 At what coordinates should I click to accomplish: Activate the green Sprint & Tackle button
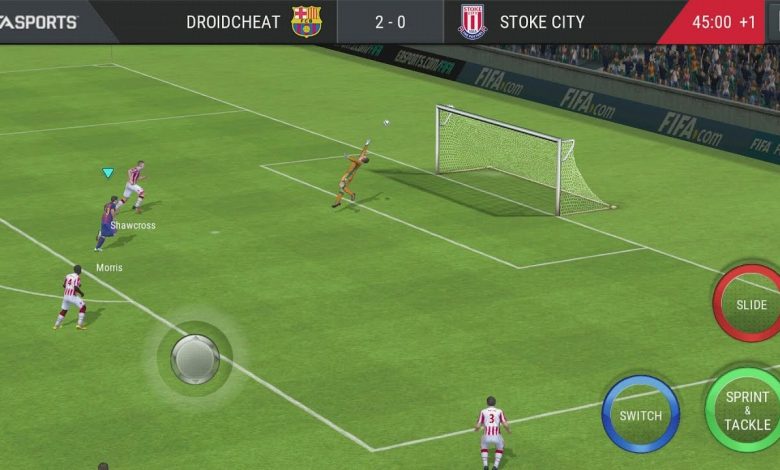pos(746,410)
